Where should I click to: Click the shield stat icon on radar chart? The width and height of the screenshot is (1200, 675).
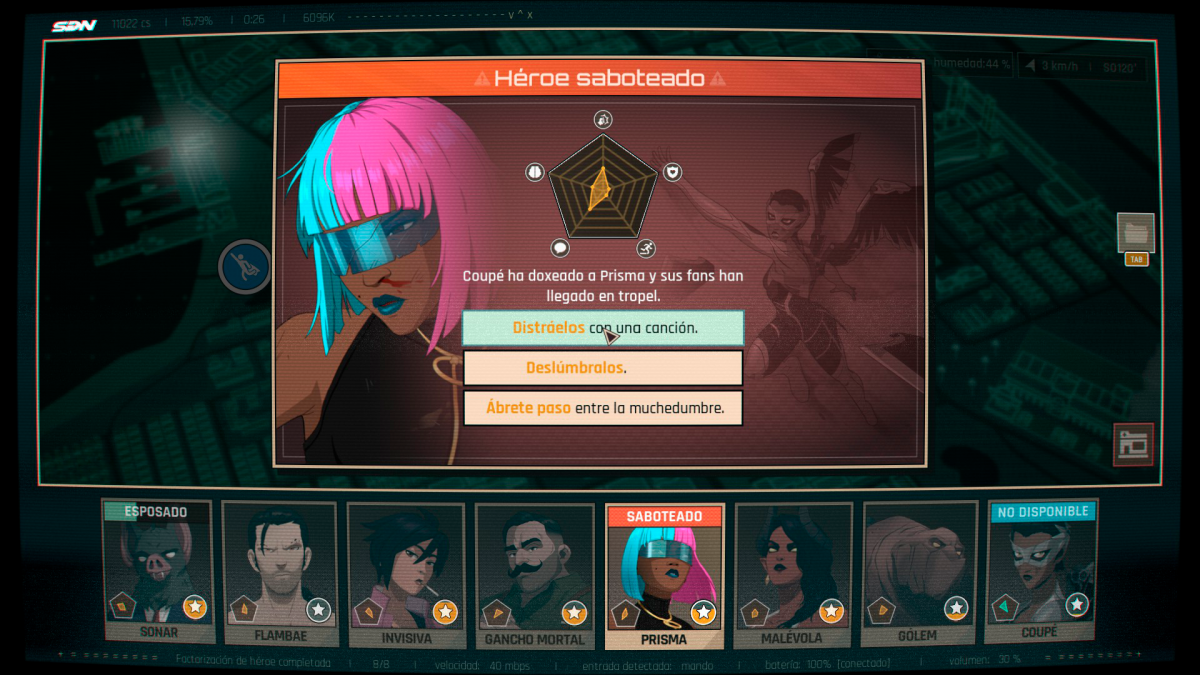[673, 172]
